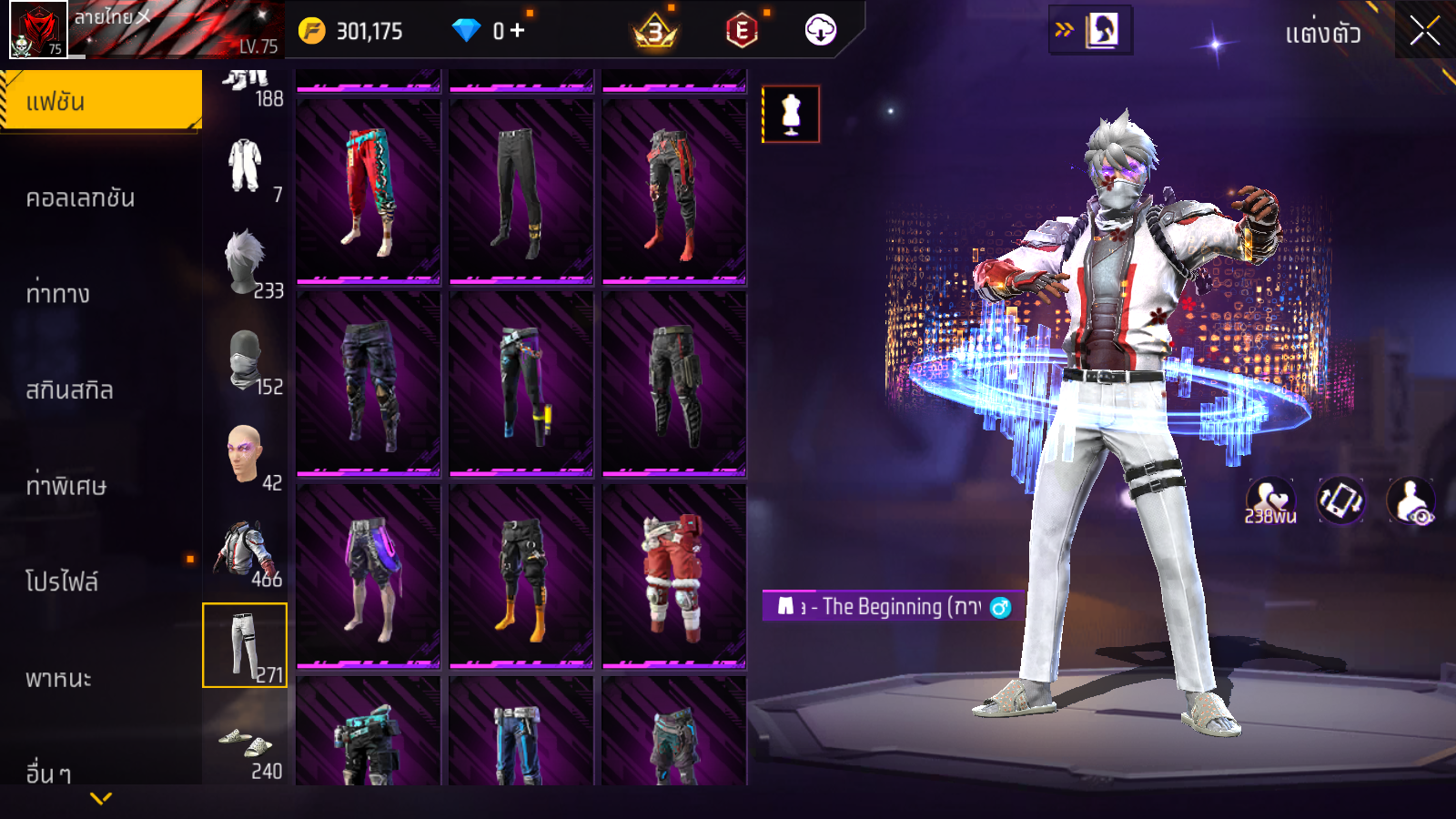Choose the hair category with 233 items

(x=245, y=263)
